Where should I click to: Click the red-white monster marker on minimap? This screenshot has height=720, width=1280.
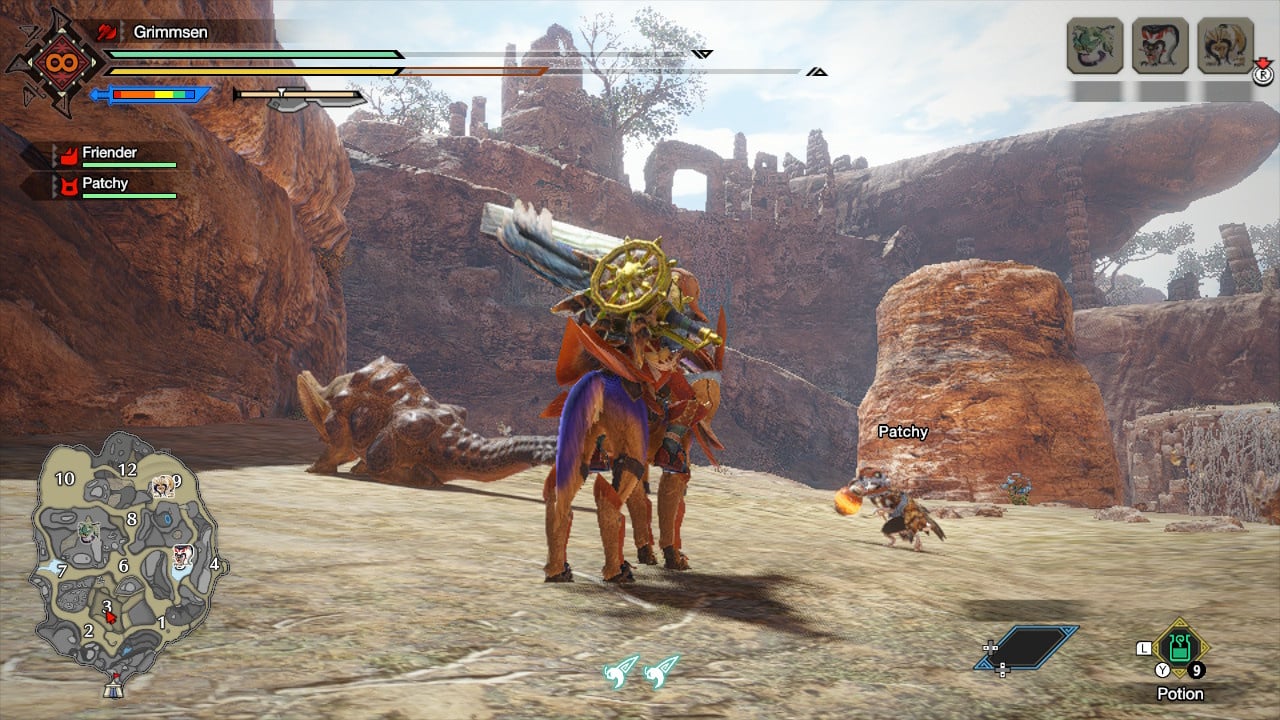182,556
